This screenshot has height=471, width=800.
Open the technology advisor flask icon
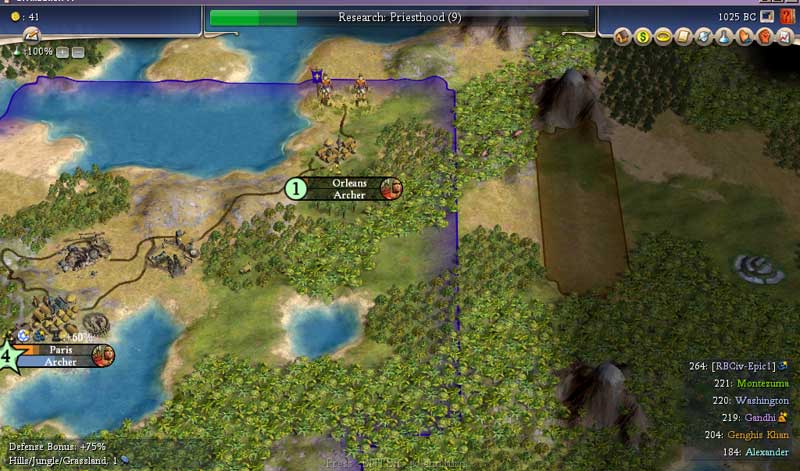tap(724, 37)
